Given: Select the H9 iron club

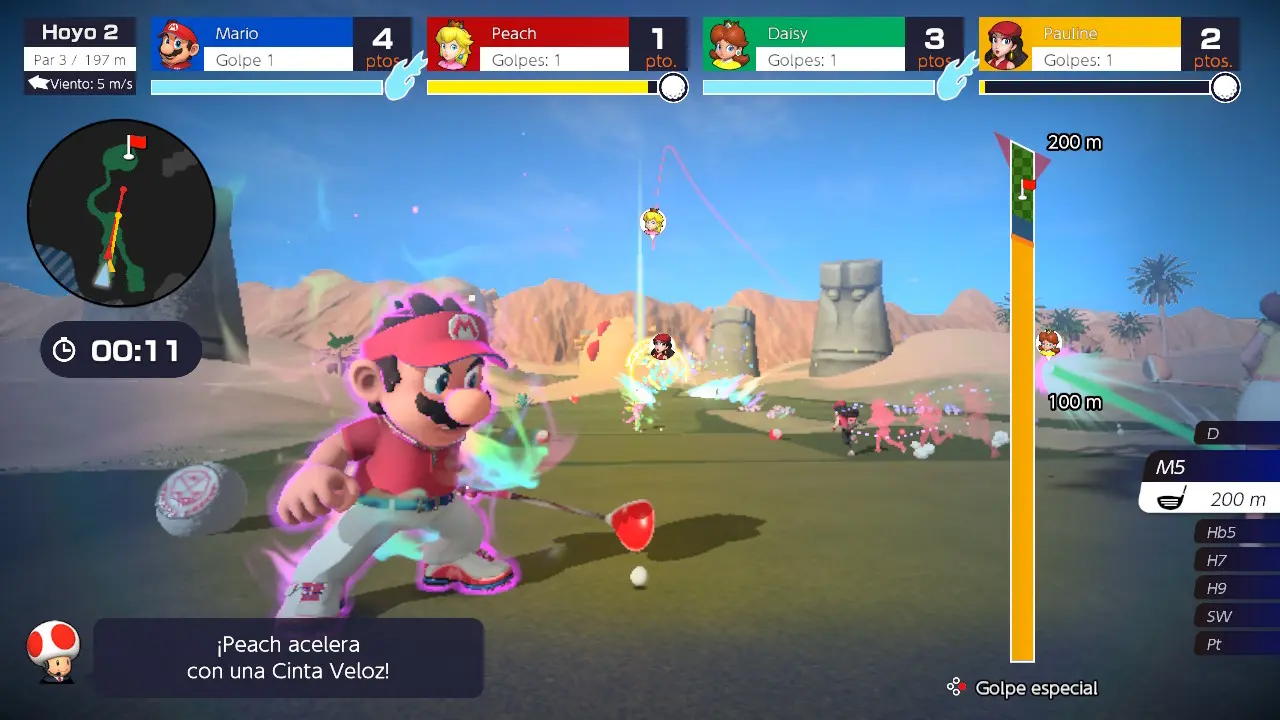Looking at the screenshot, I should (1236, 588).
